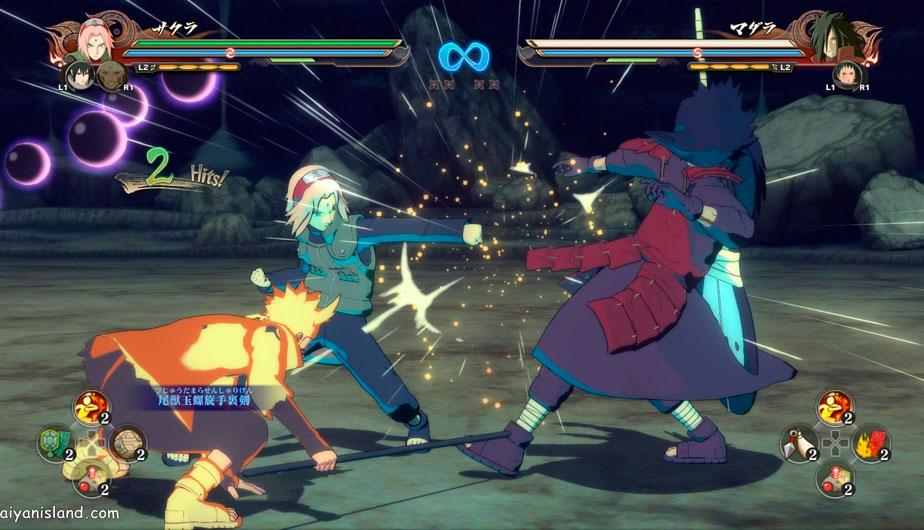Use Sakura's red pill item

[x=87, y=476]
